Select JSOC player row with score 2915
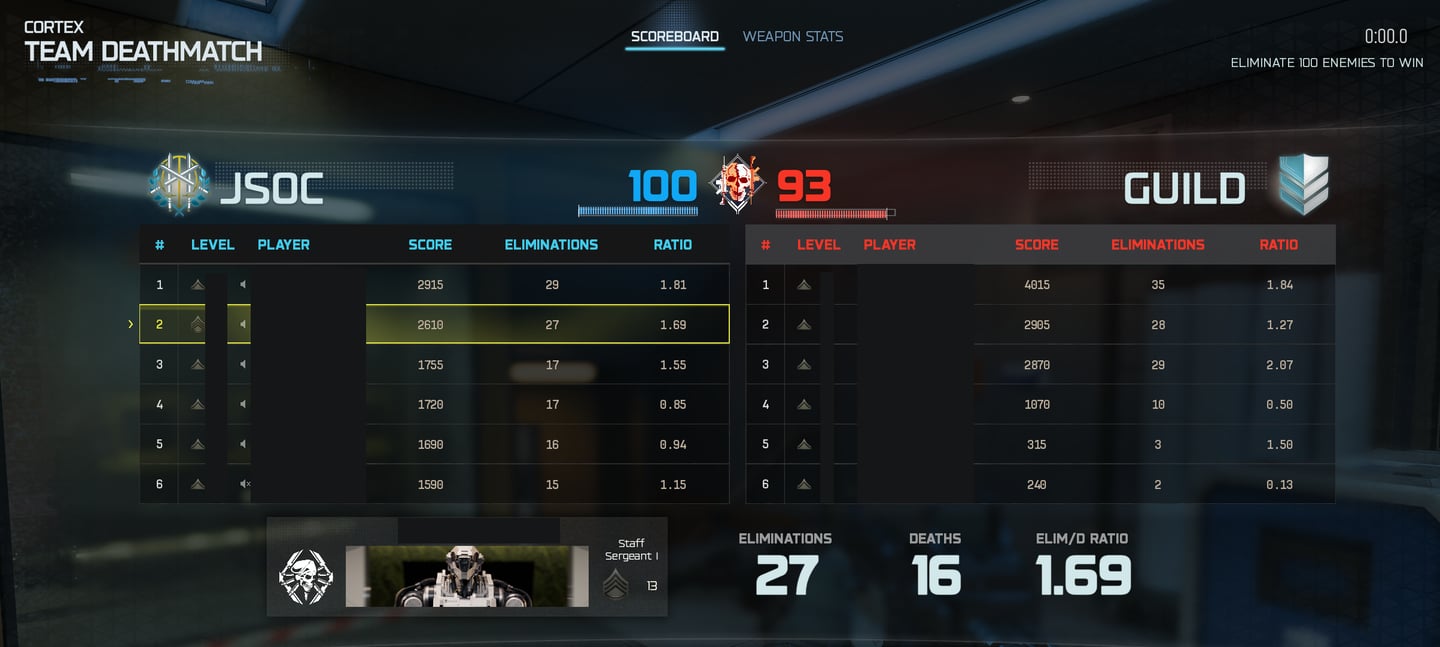1440x647 pixels. pos(434,285)
